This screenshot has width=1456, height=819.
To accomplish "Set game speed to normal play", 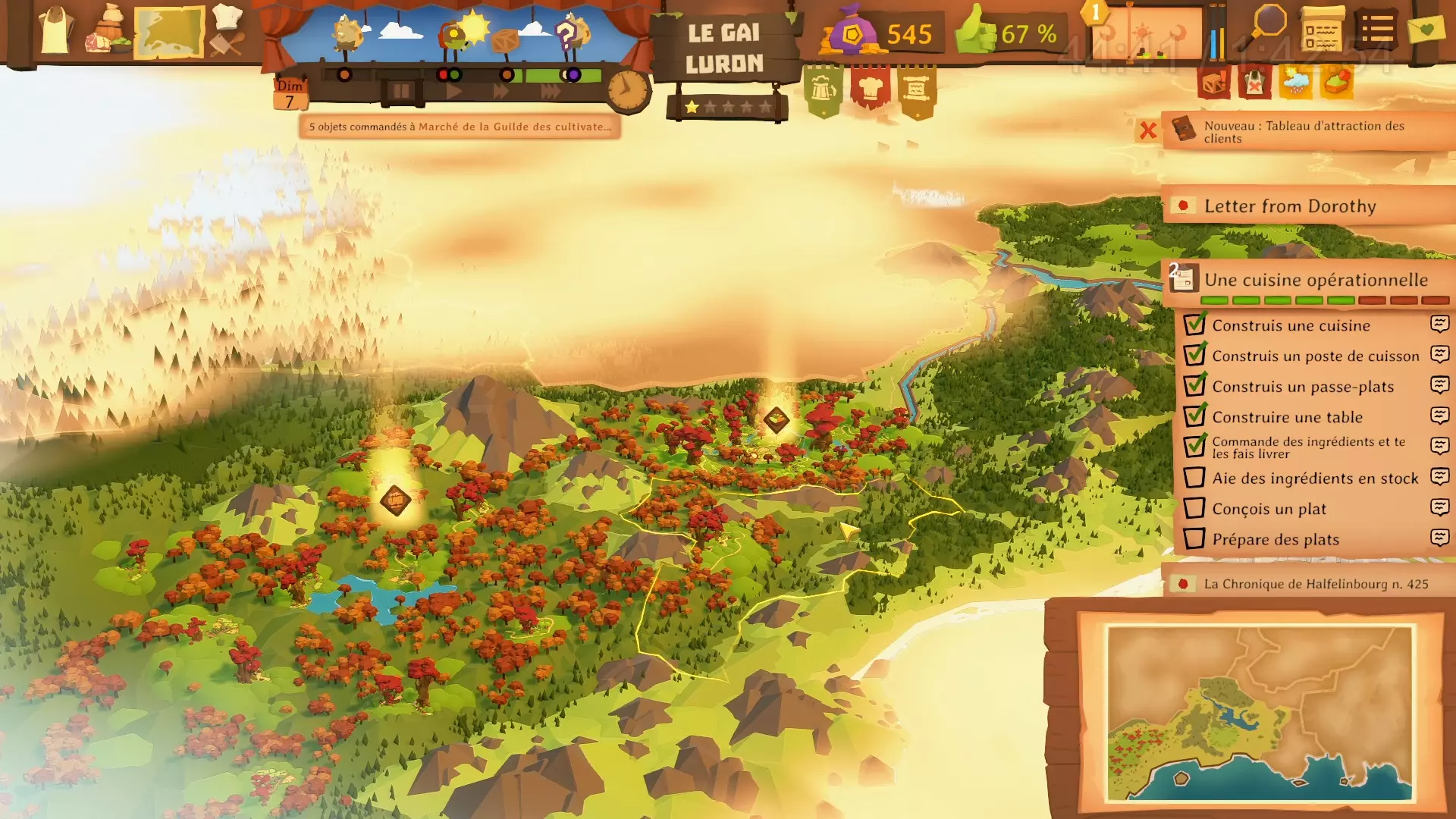I will (x=453, y=92).
